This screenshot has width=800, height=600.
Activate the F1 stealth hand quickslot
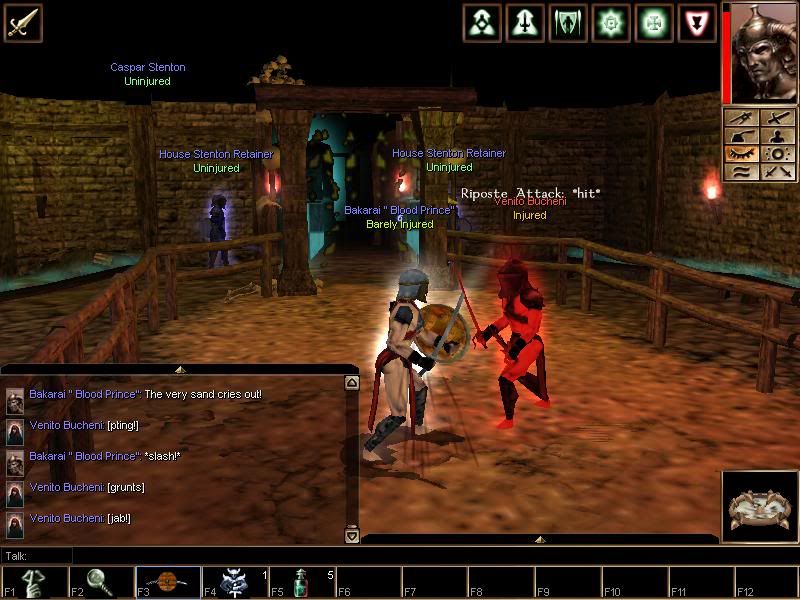point(33,583)
